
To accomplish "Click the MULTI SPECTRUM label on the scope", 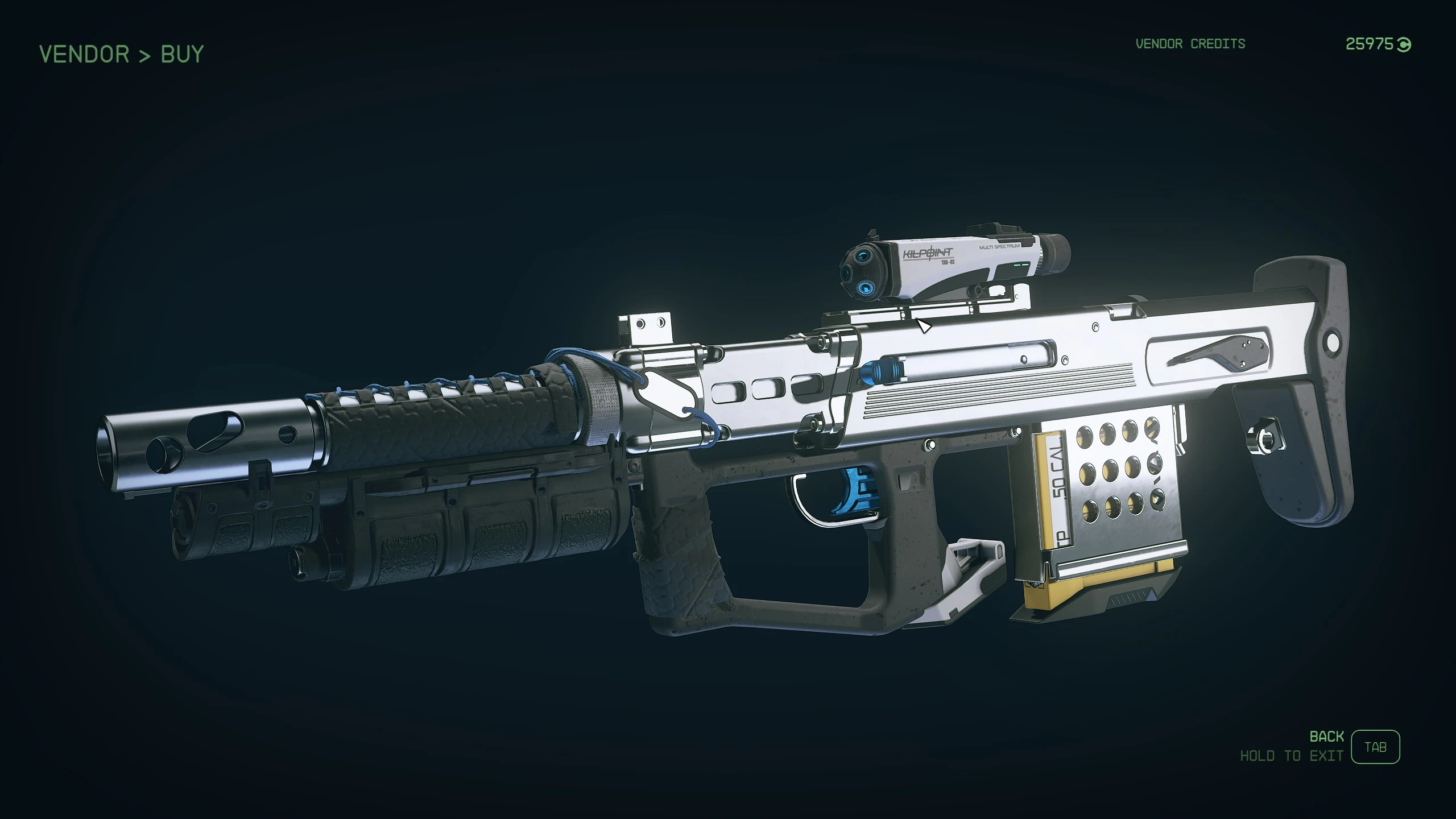I will (999, 246).
